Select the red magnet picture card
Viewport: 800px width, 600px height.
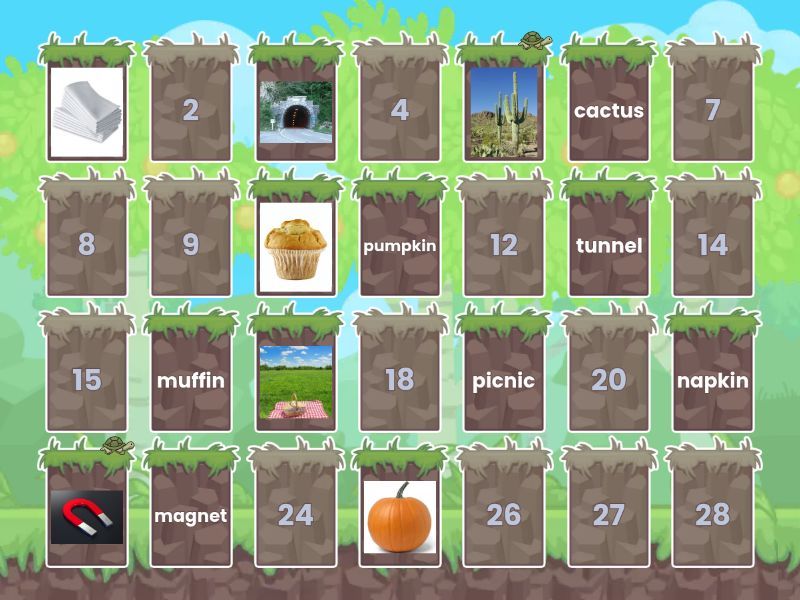87,515
